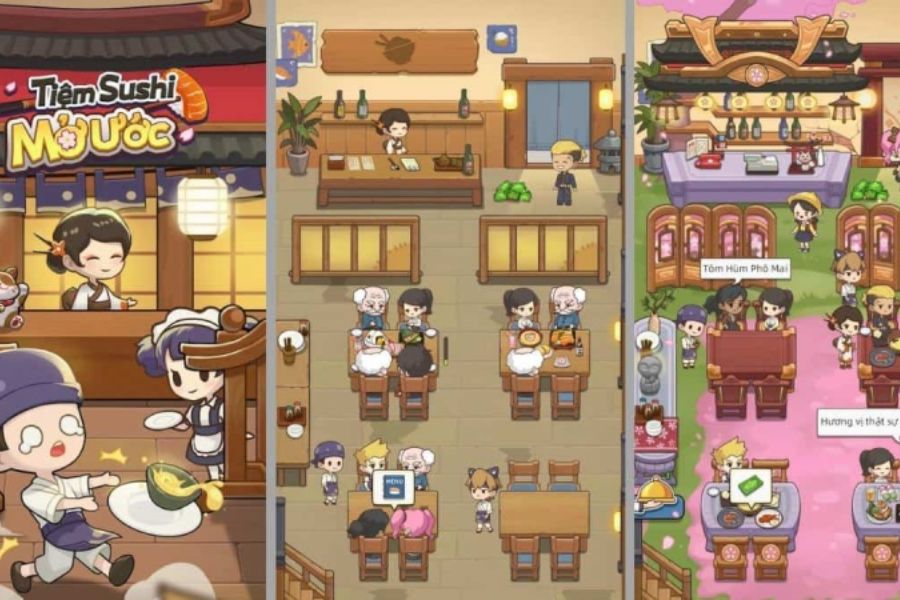900x600 pixels.
Task: Tap the MENU order bubble above the customers
Action: point(392,487)
